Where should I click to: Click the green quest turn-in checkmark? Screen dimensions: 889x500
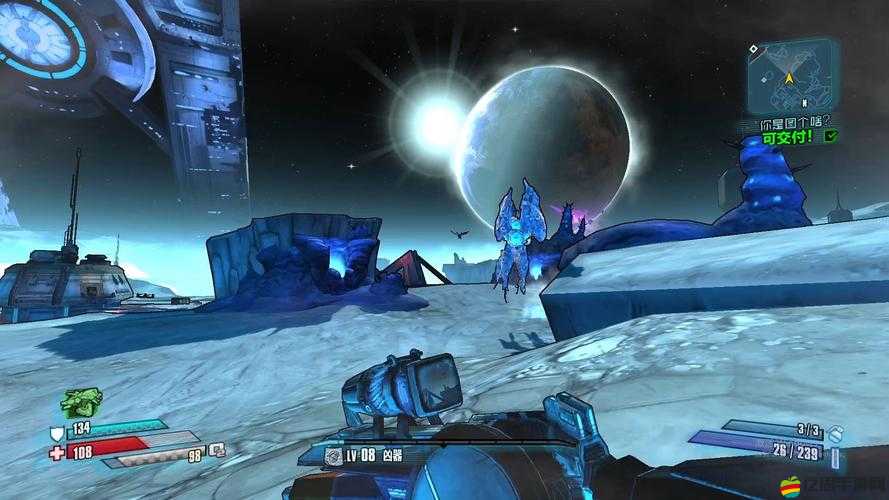click(x=830, y=135)
